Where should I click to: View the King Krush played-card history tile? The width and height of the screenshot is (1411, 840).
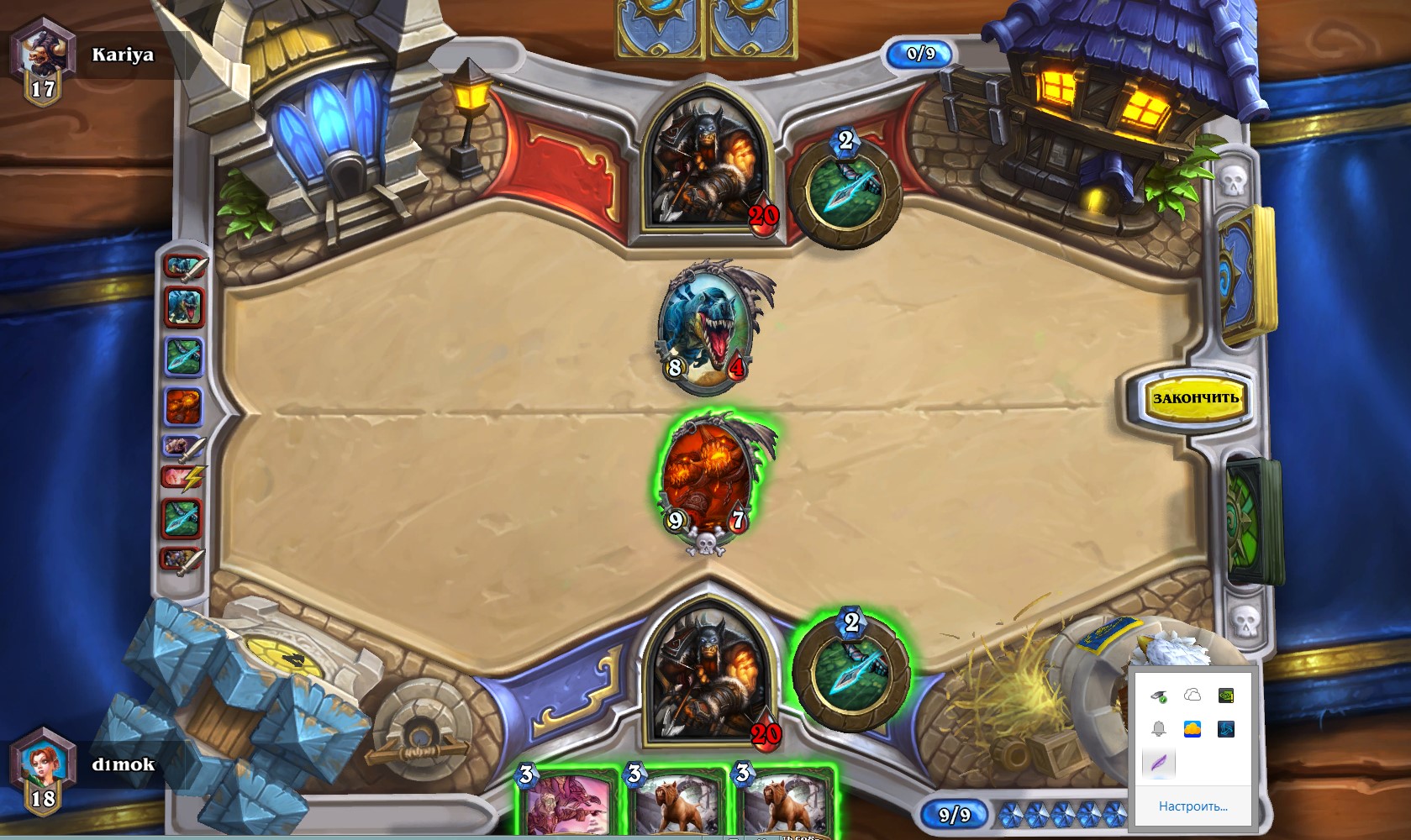point(184,307)
